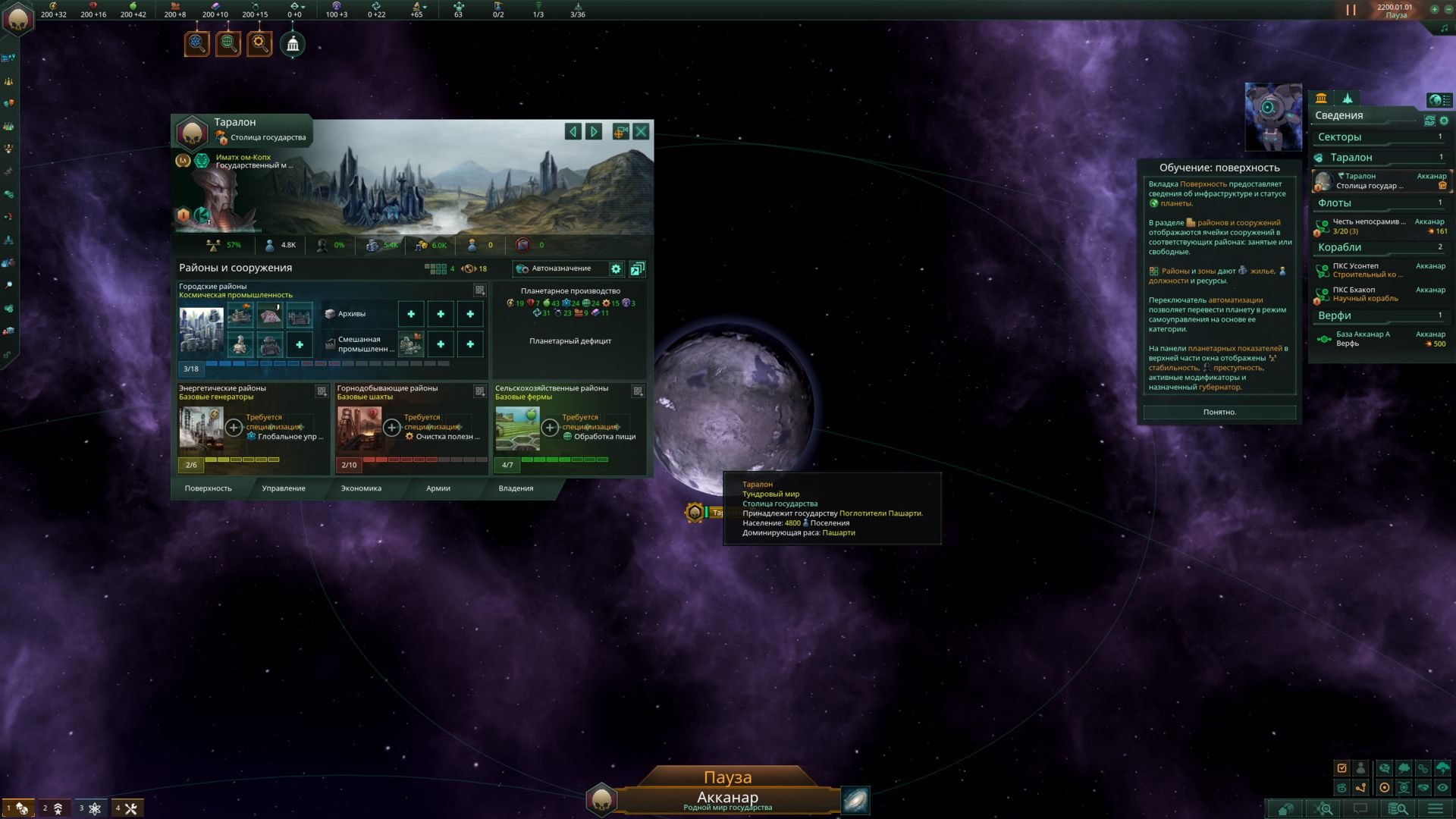Open the government building icon

tap(293, 45)
